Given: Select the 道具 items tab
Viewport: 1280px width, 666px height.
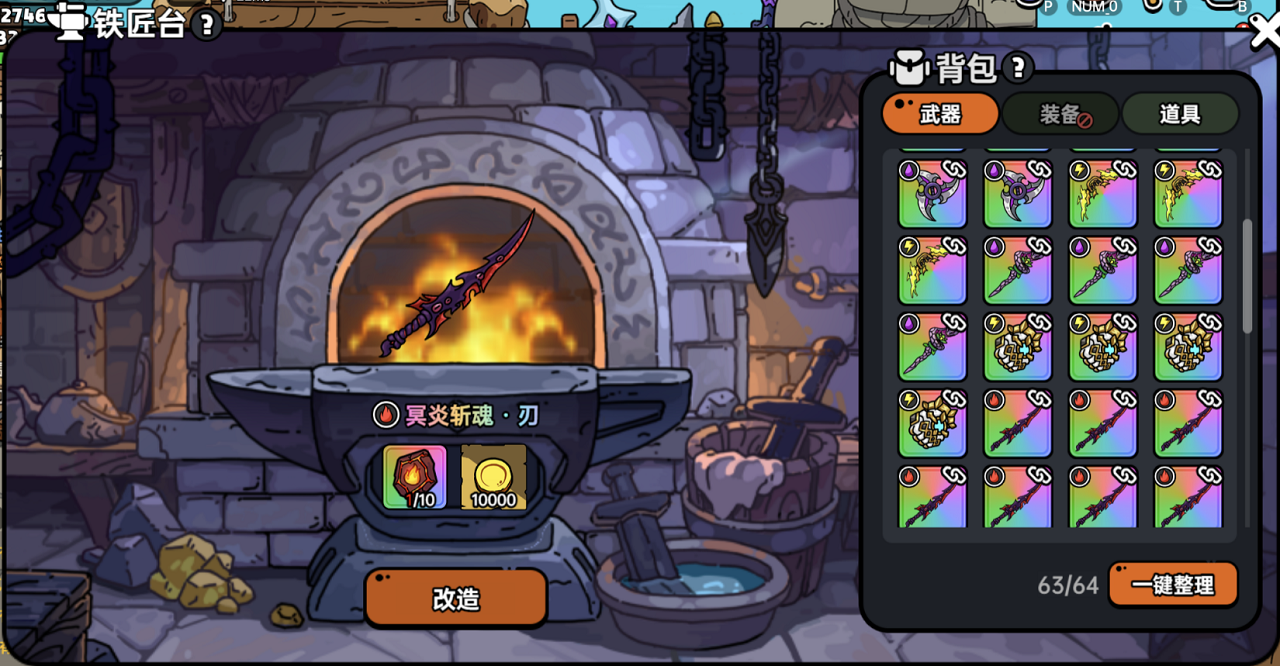Looking at the screenshot, I should coord(1180,114).
